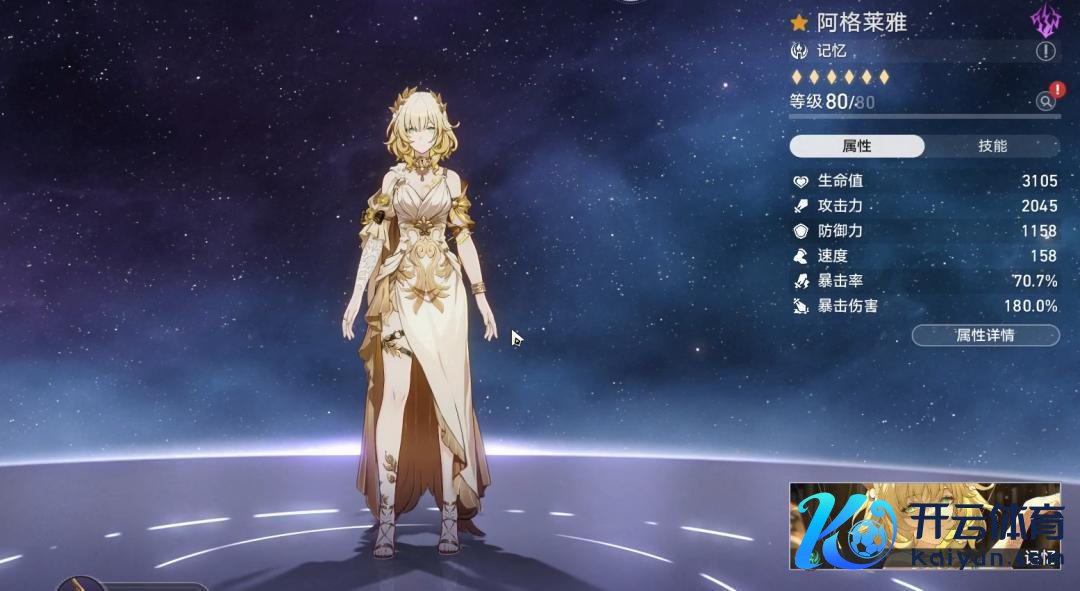Open 属性详情 attribute details
The image size is (1080, 591).
(985, 335)
